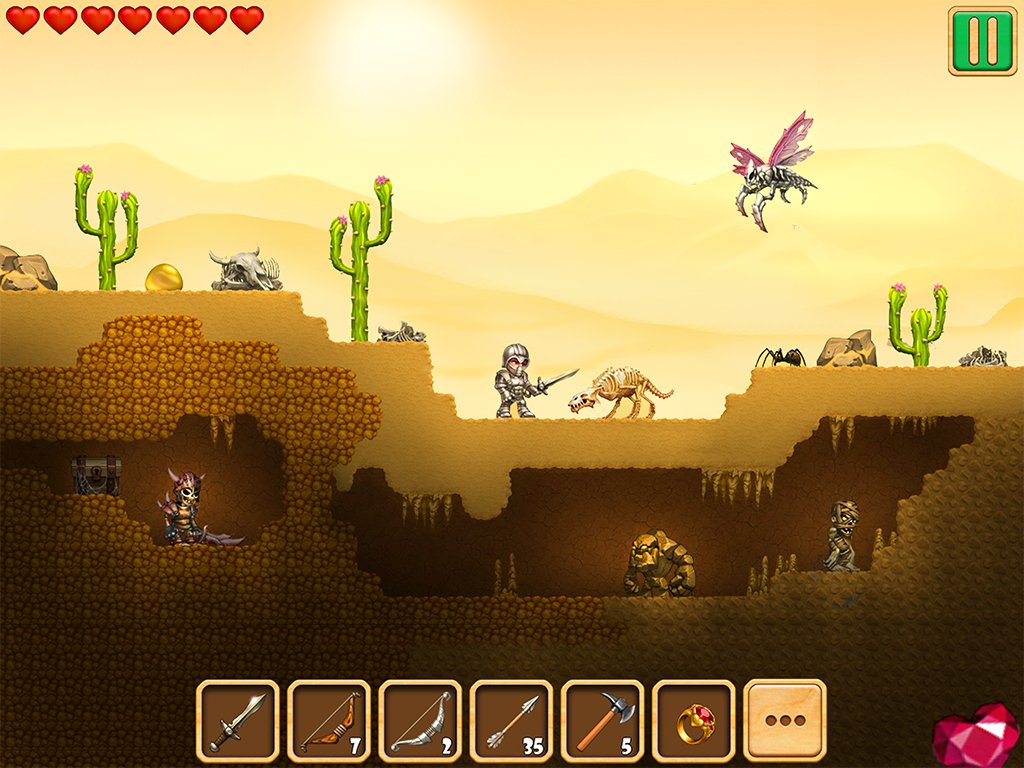Select the sword hotbar slot
The width and height of the screenshot is (1024, 768).
click(x=238, y=720)
